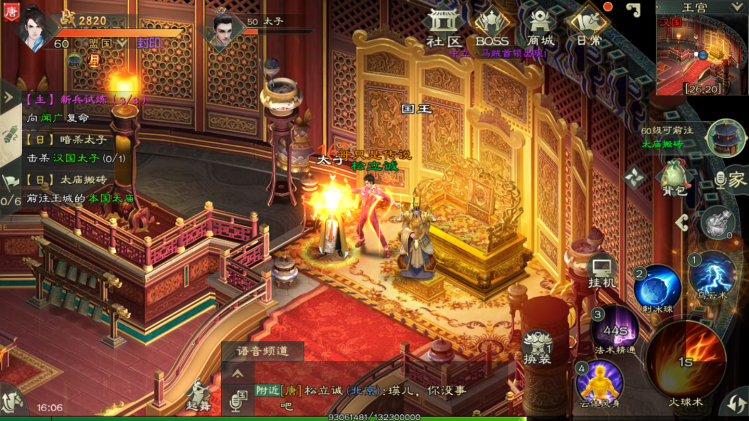Open the 王宫 minimap
Viewport: 749px width, 421px height.
(700, 52)
